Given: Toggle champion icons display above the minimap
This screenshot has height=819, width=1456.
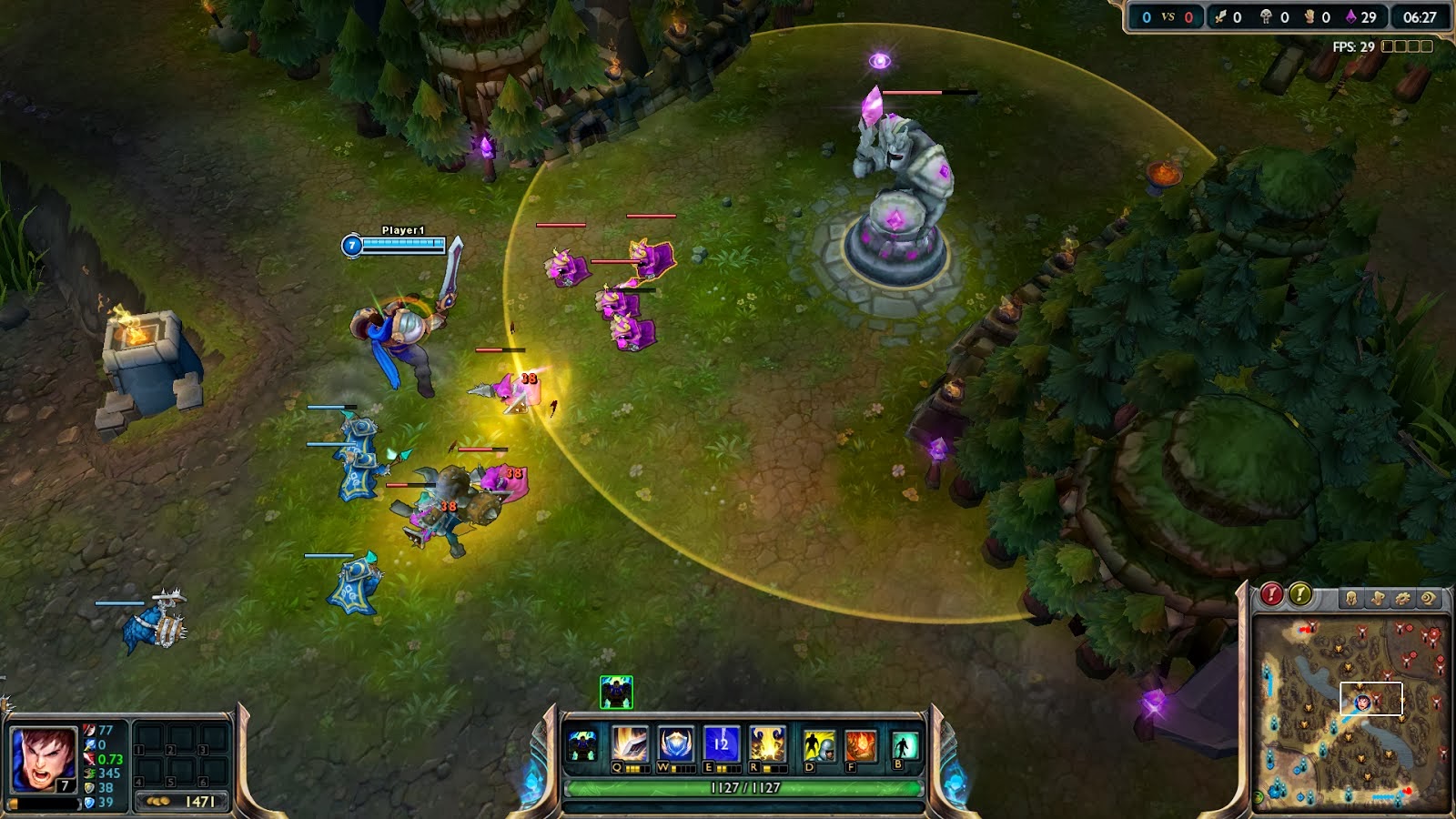Looking at the screenshot, I should coord(1350,598).
